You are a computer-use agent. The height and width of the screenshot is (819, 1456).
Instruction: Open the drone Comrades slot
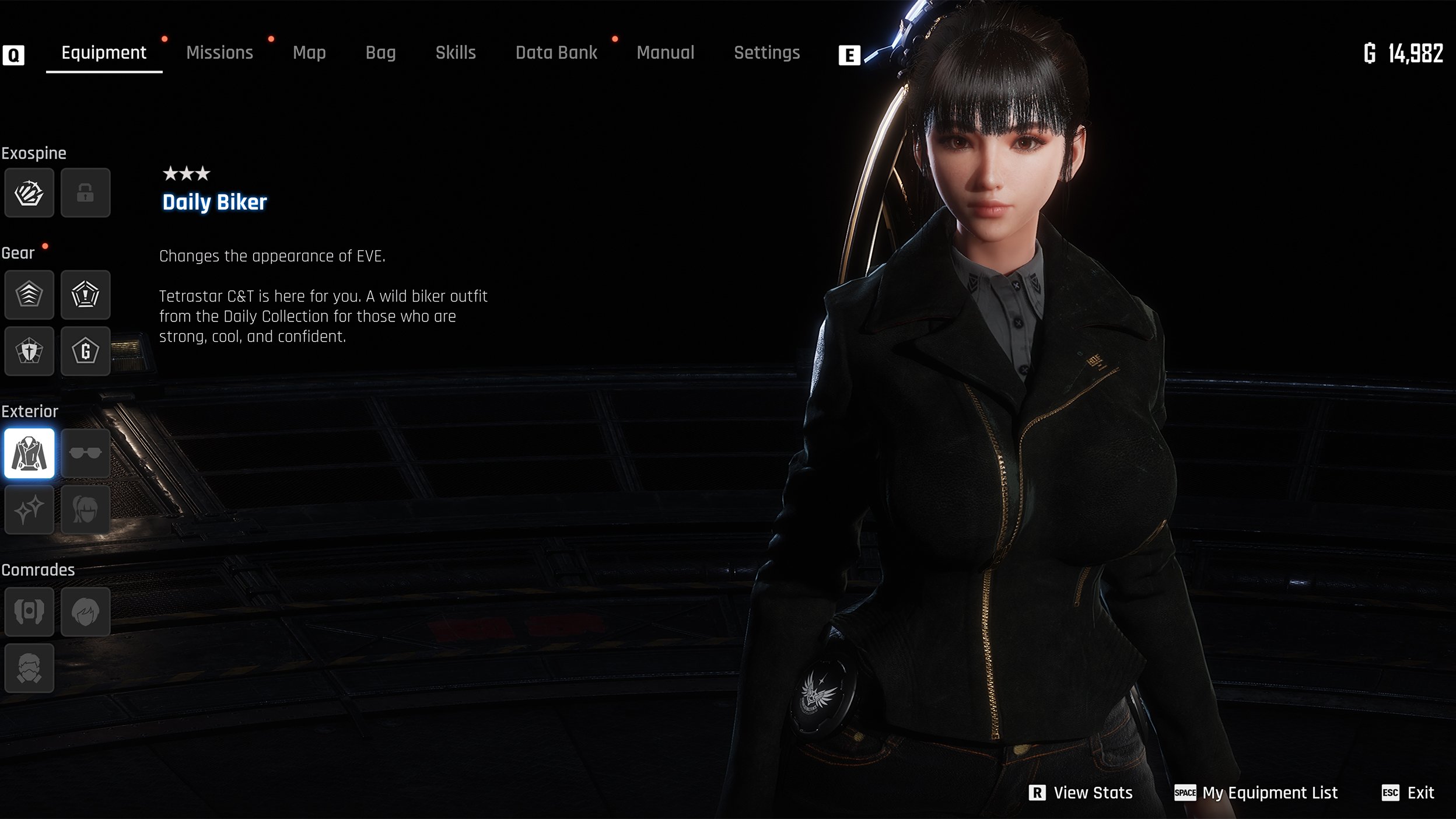(x=29, y=611)
